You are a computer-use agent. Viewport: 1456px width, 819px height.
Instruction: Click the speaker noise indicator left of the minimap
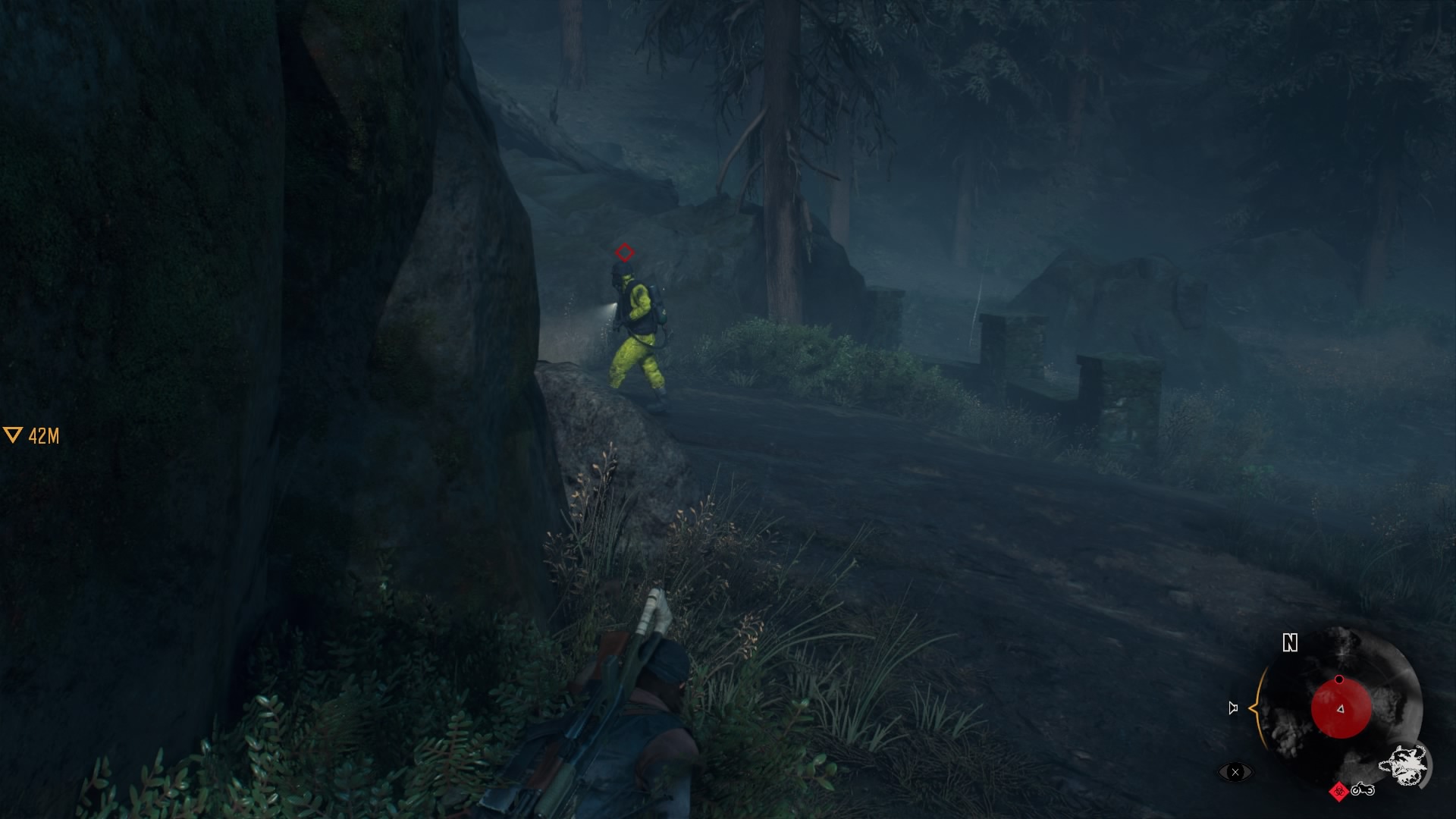[1233, 708]
